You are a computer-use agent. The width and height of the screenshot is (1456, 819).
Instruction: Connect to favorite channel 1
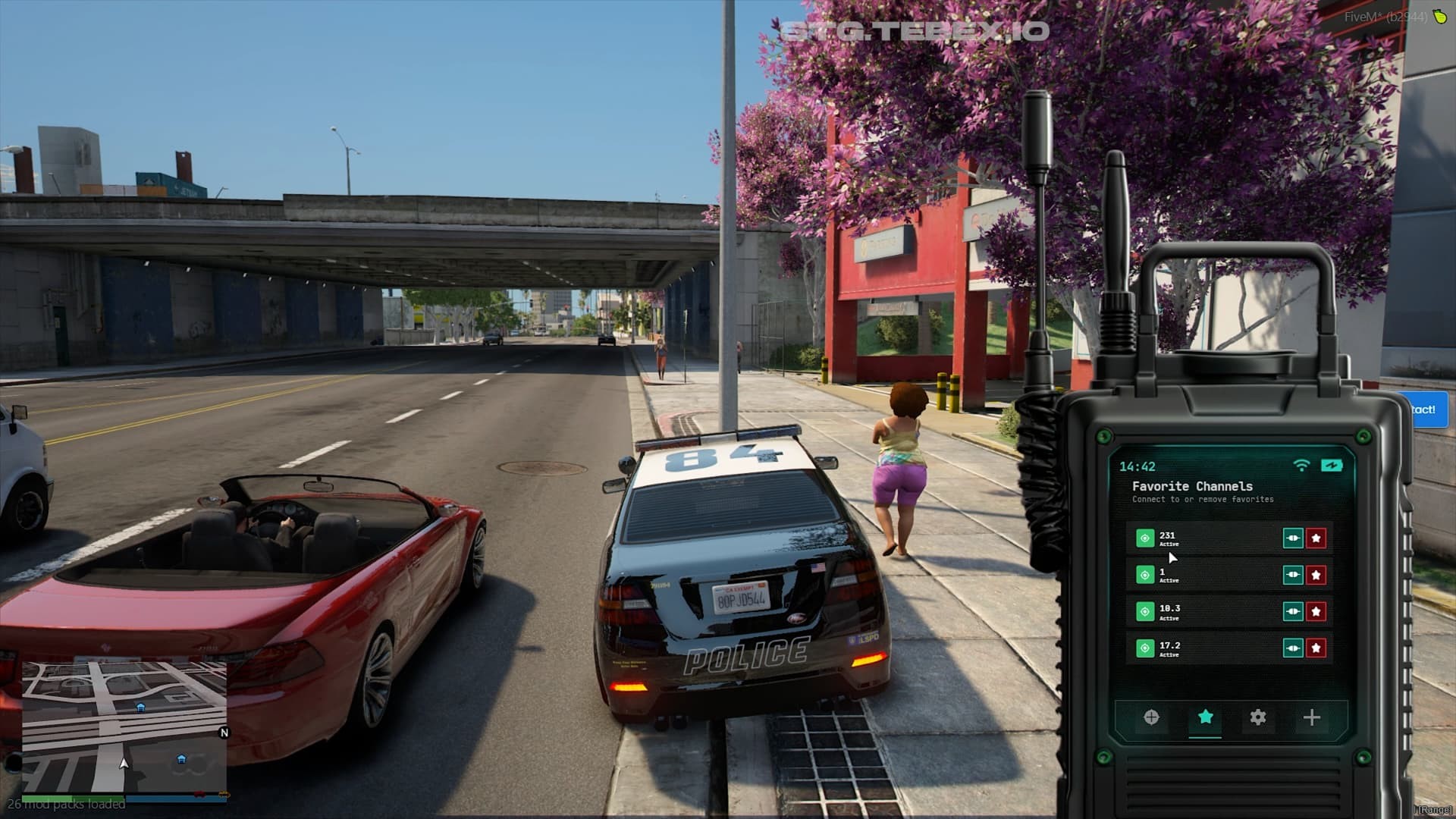click(x=1292, y=575)
